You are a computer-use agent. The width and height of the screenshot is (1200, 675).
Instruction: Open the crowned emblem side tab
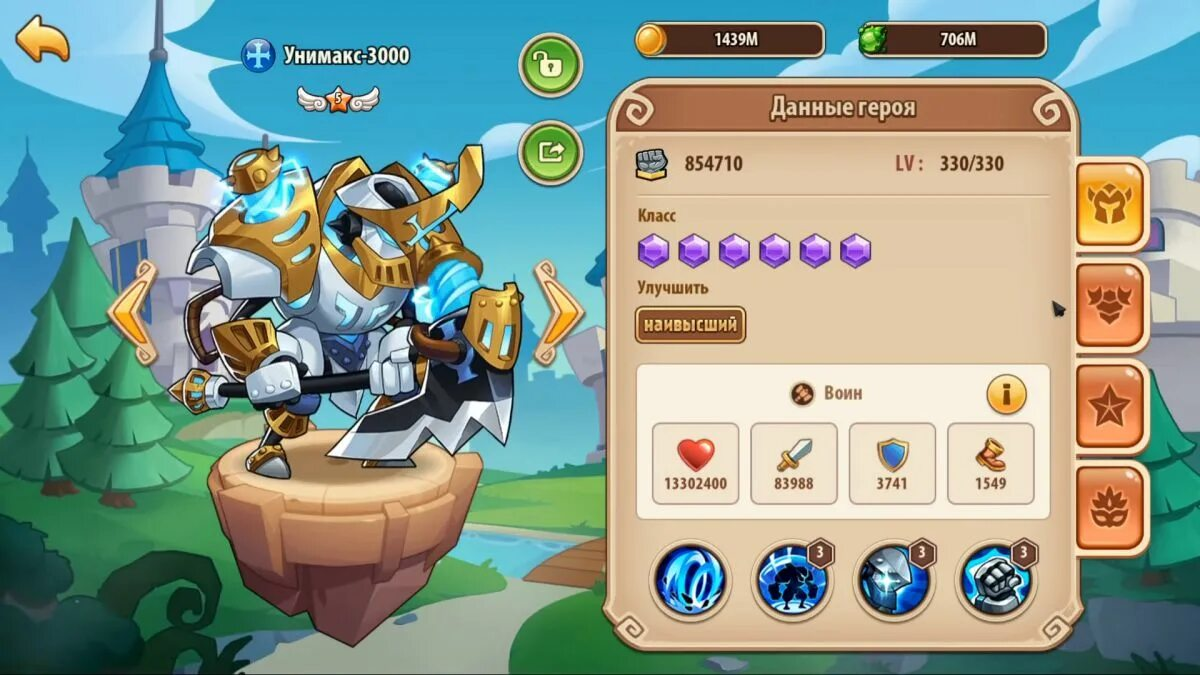click(1110, 305)
